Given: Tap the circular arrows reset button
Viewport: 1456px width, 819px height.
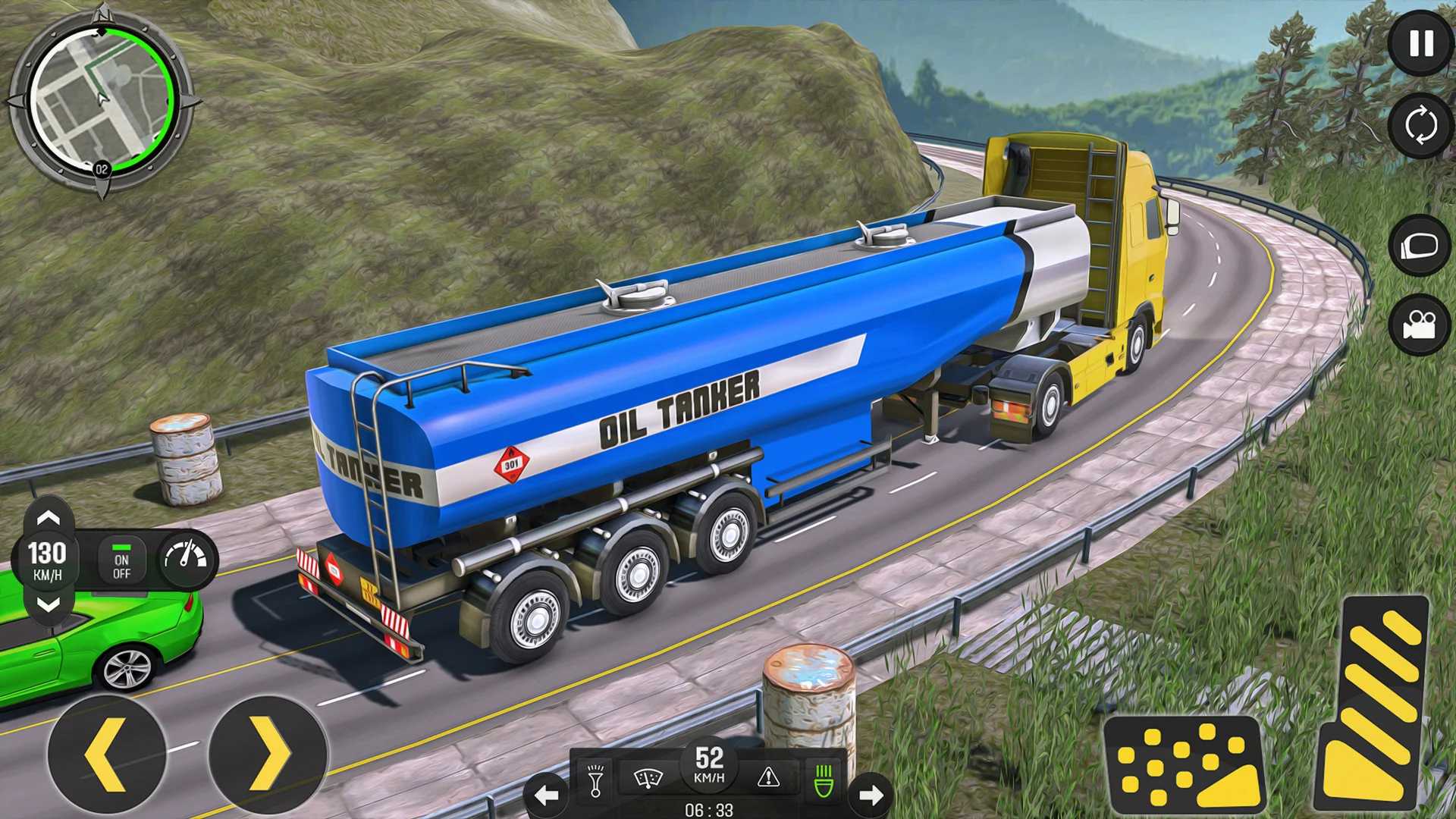Looking at the screenshot, I should pyautogui.click(x=1420, y=125).
